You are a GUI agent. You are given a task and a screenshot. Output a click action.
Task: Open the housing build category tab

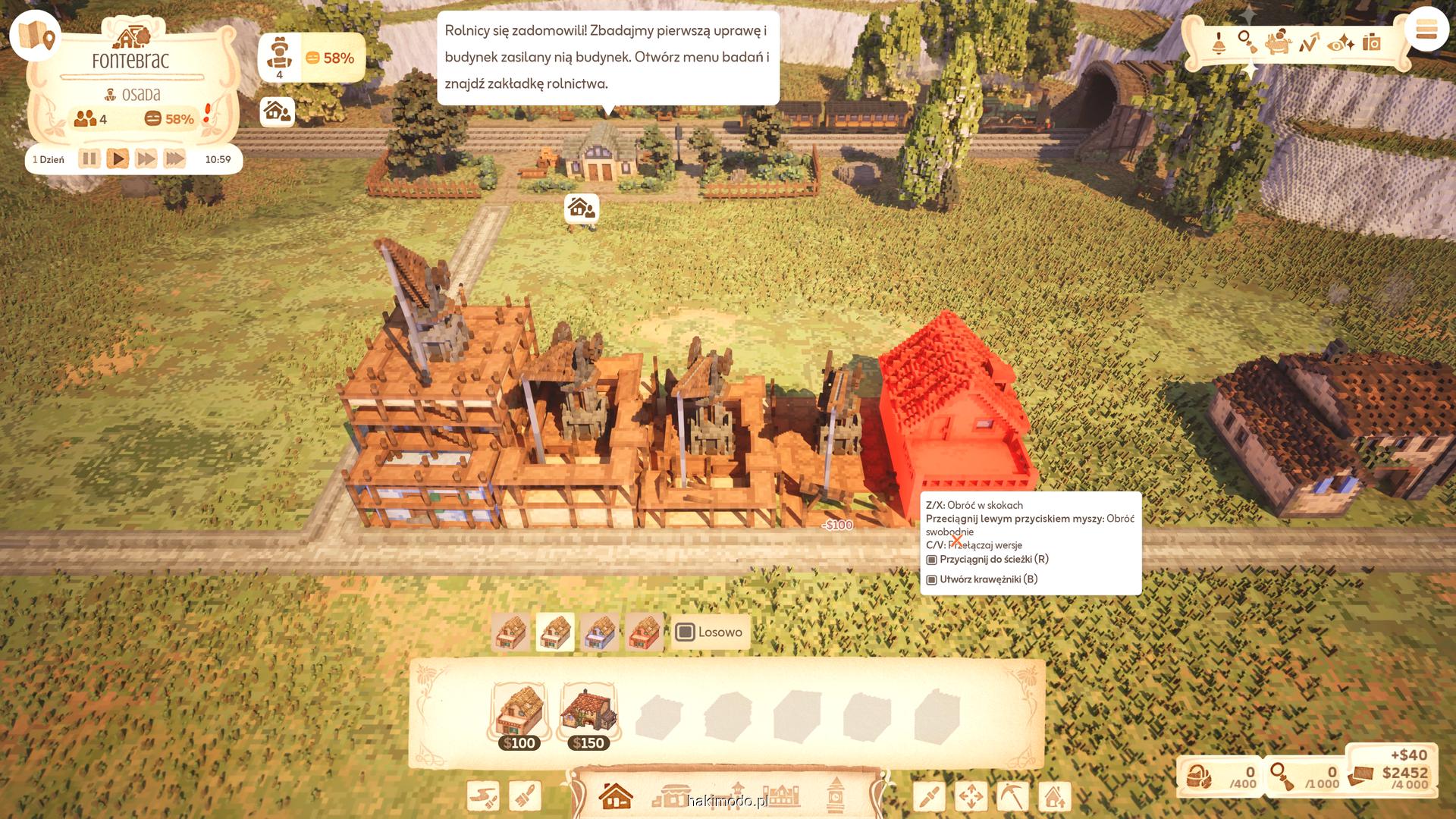[x=615, y=796]
